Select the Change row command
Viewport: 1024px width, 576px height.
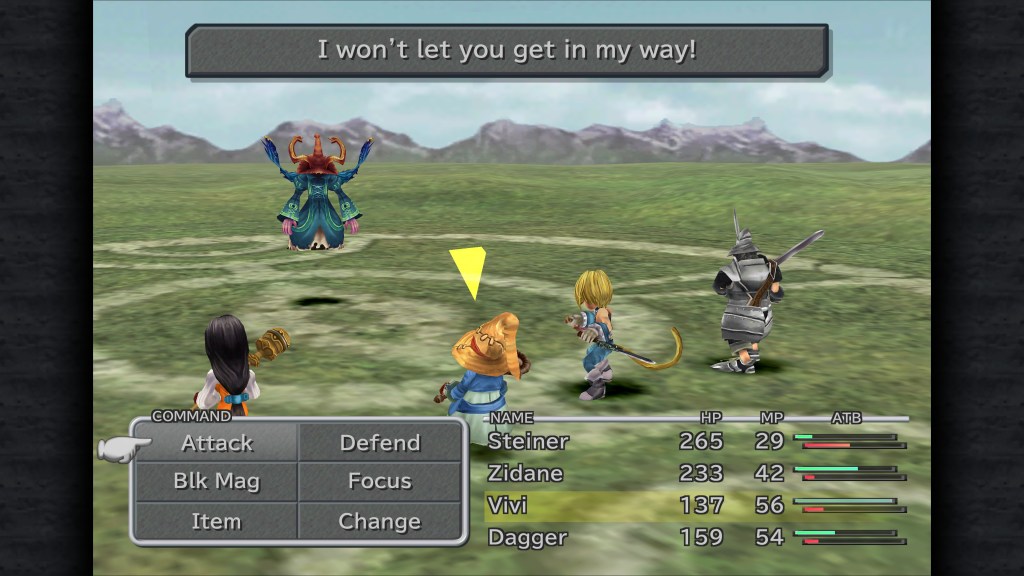380,521
